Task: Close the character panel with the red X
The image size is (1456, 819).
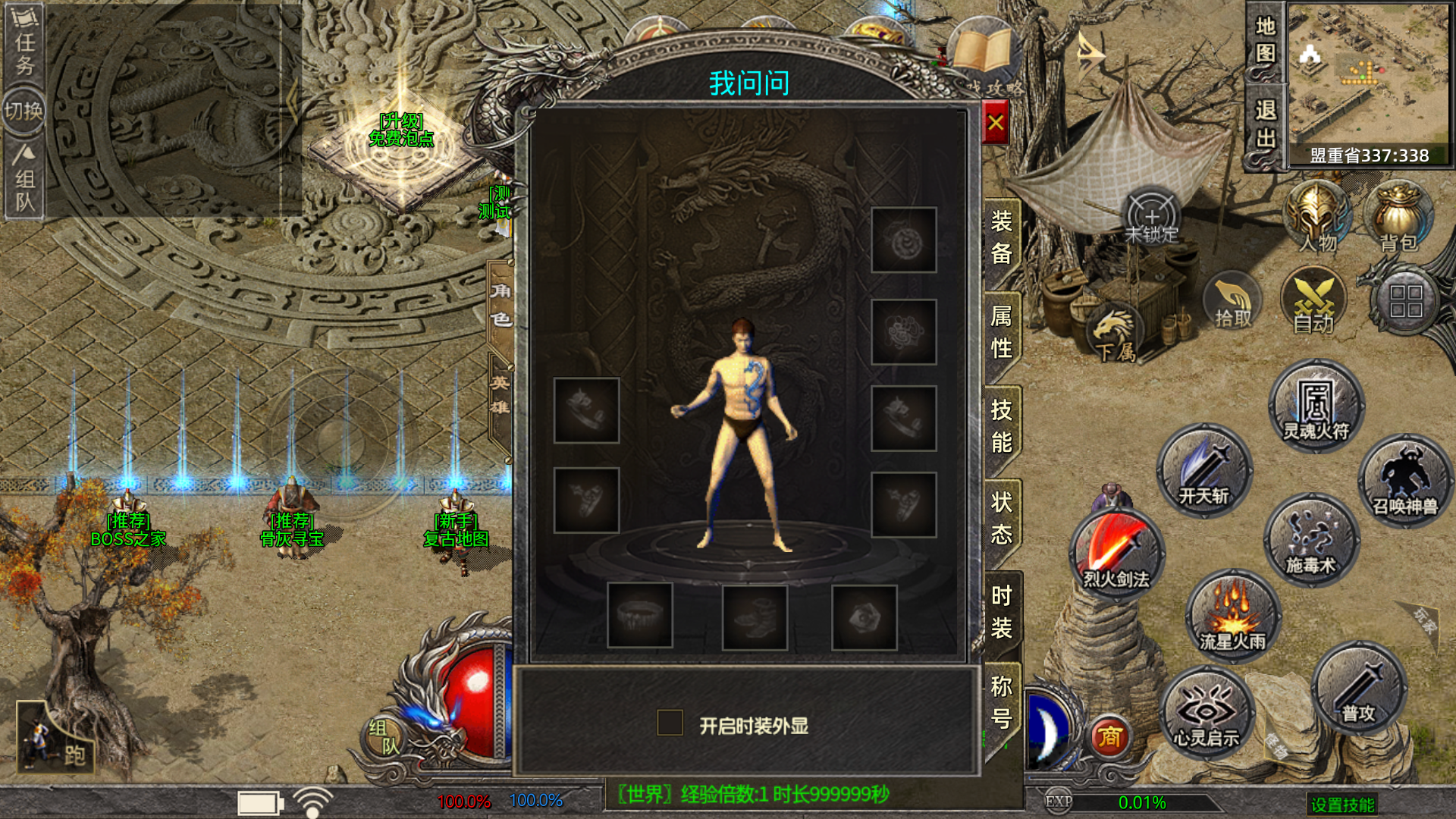Action: pyautogui.click(x=996, y=123)
